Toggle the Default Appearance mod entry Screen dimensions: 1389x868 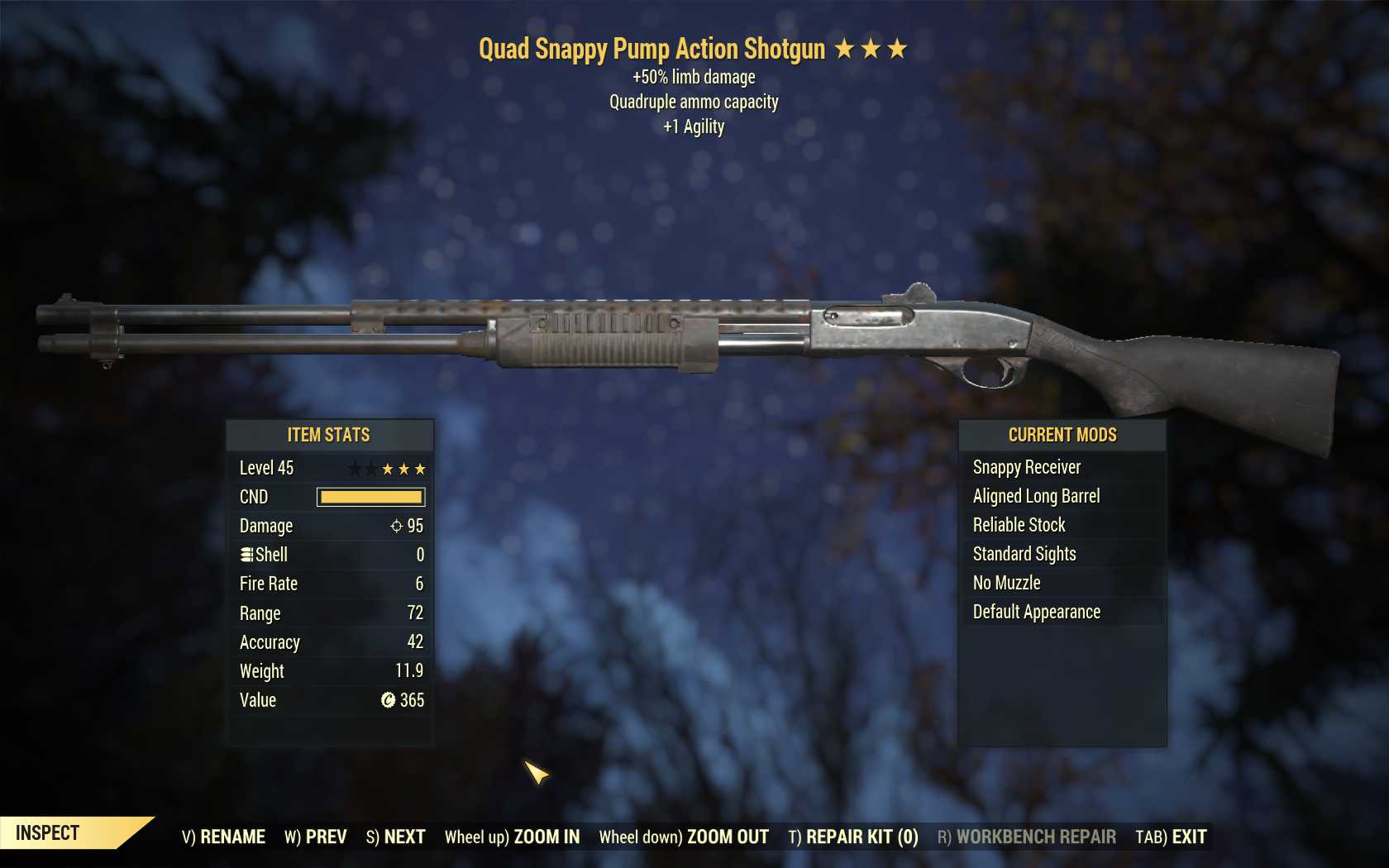point(1036,612)
